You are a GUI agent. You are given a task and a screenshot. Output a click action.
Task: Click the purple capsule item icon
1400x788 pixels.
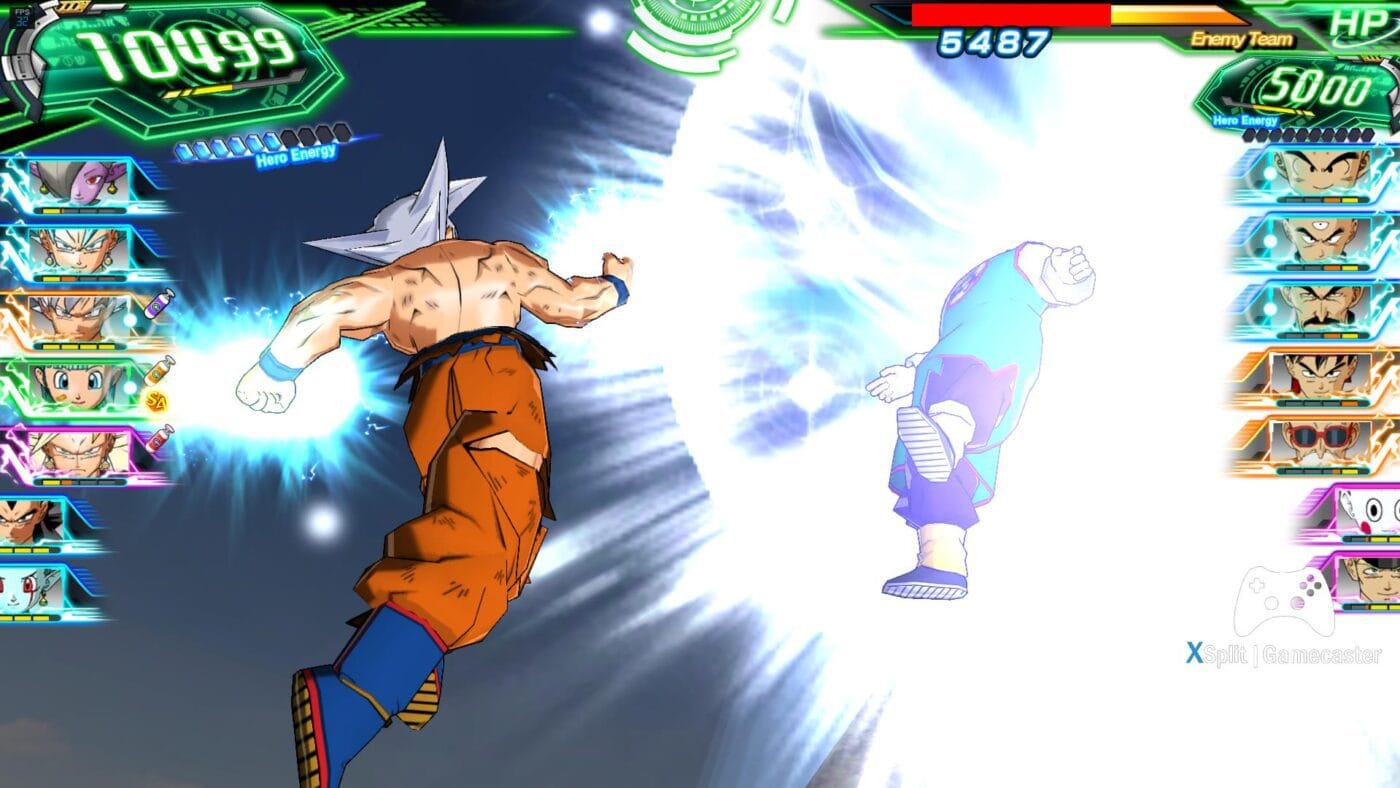coord(158,303)
